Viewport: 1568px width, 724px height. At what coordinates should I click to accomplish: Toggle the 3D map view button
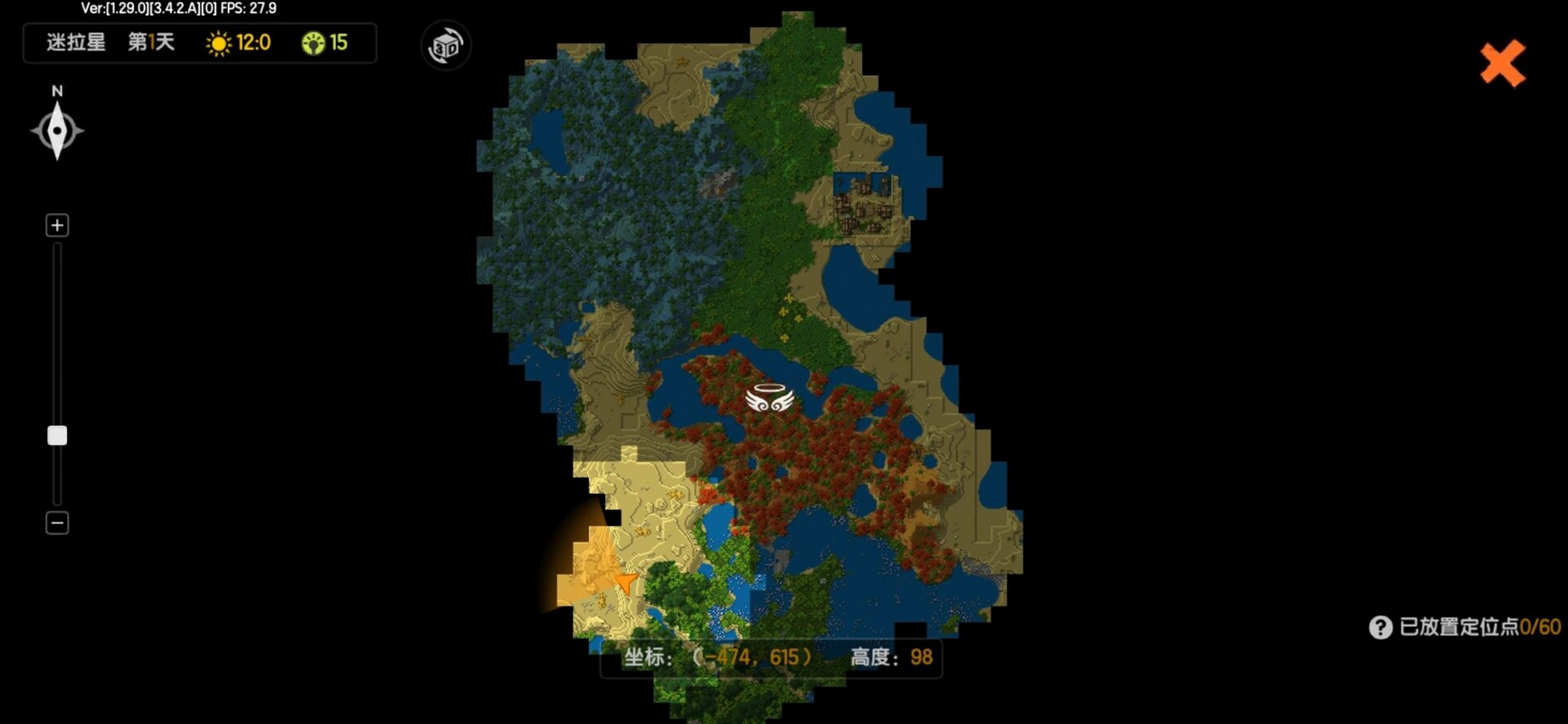pyautogui.click(x=446, y=46)
